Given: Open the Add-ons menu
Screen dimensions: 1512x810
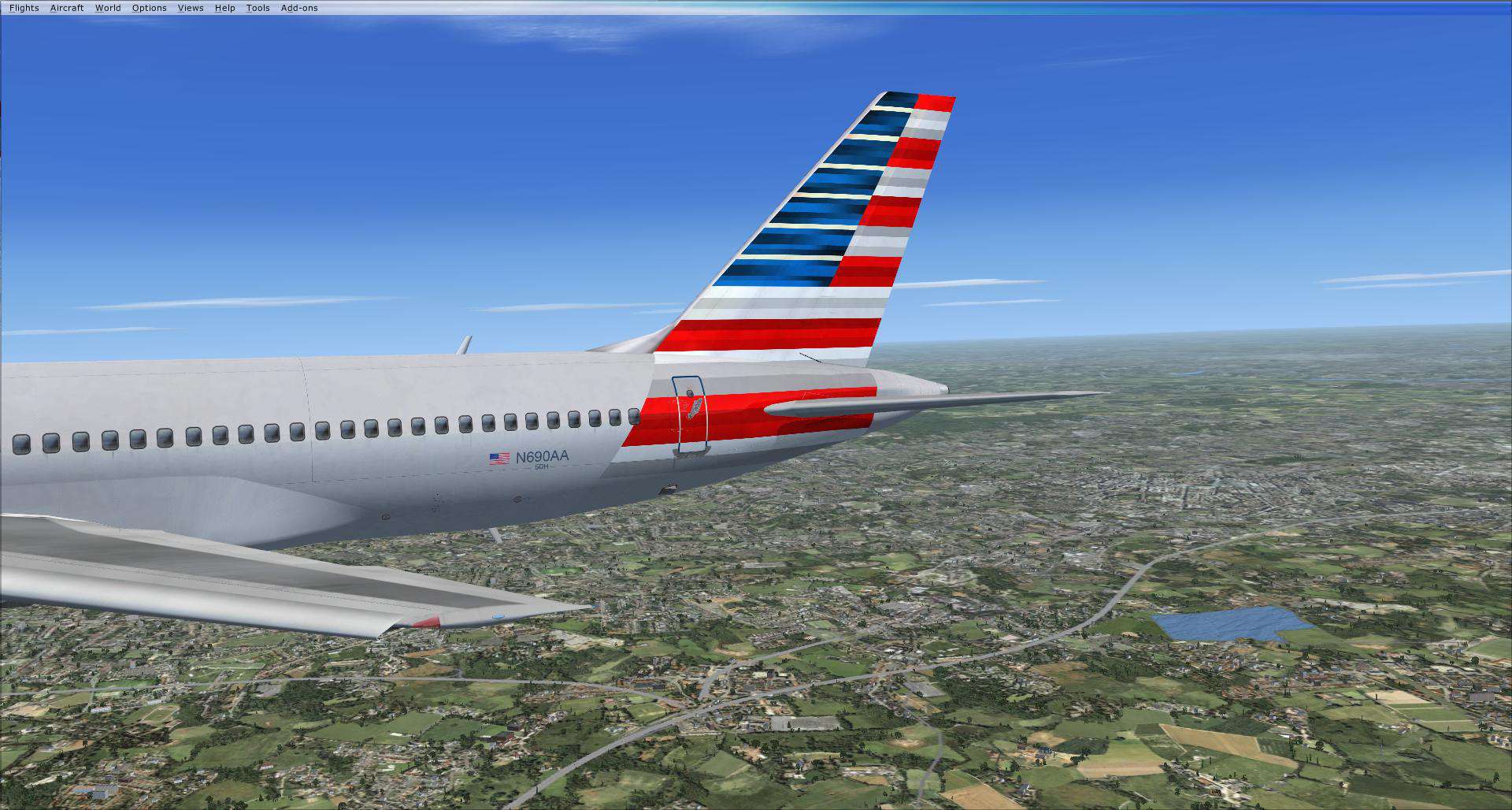Looking at the screenshot, I should tap(298, 7).
